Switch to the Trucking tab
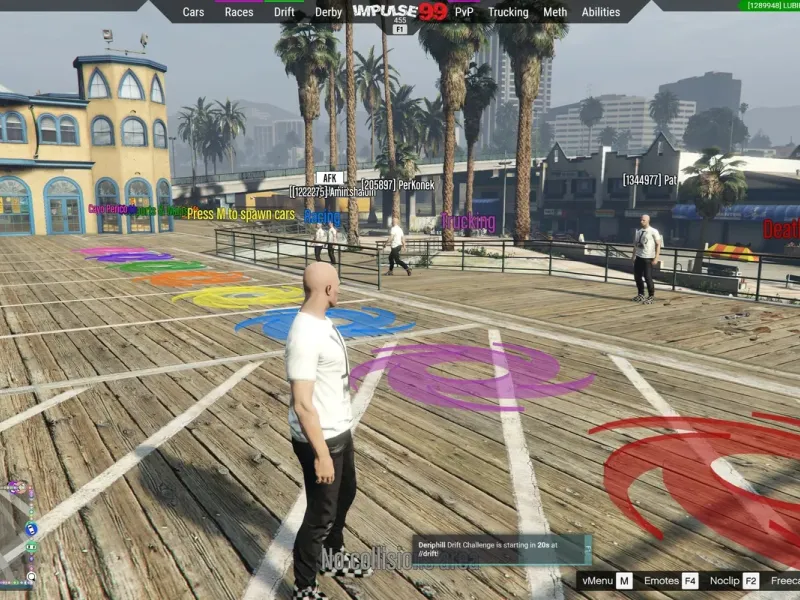 pyautogui.click(x=508, y=12)
